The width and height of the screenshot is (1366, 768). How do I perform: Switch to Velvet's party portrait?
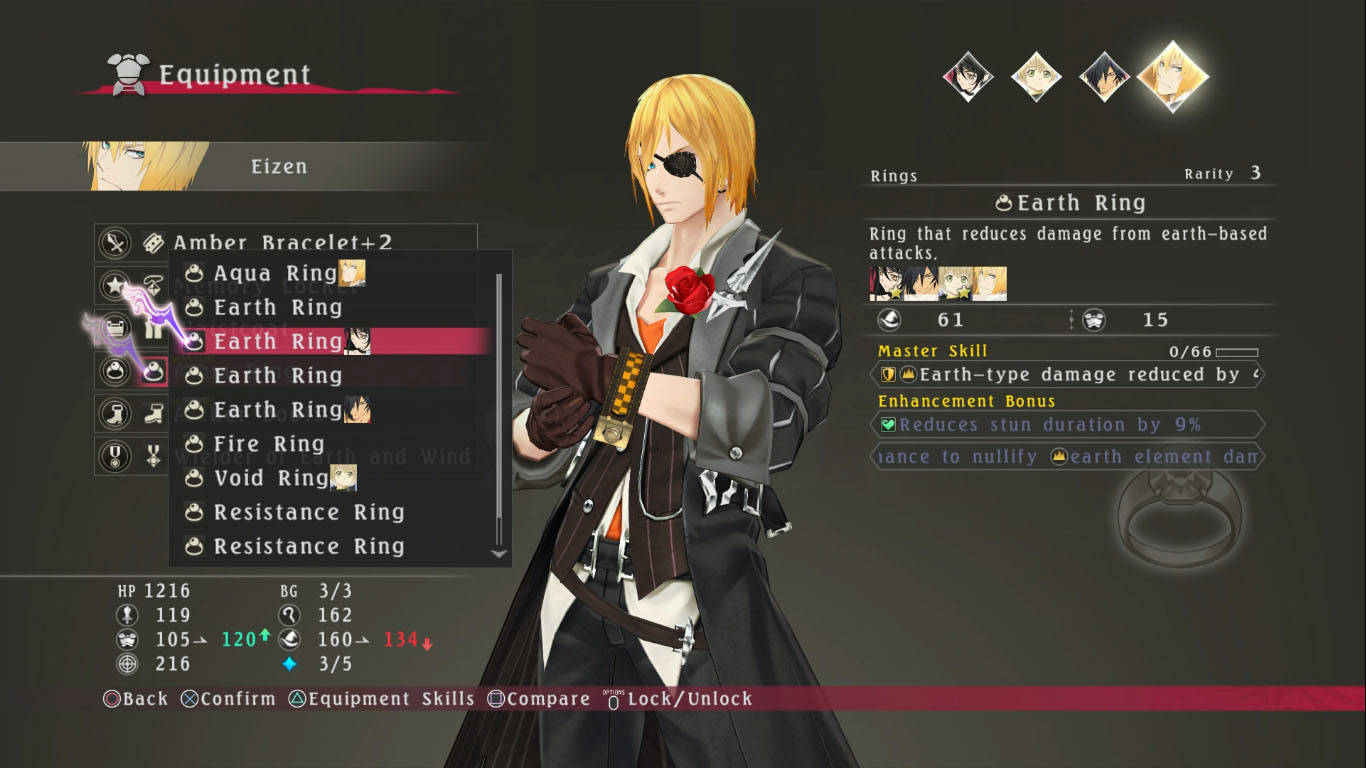(968, 77)
